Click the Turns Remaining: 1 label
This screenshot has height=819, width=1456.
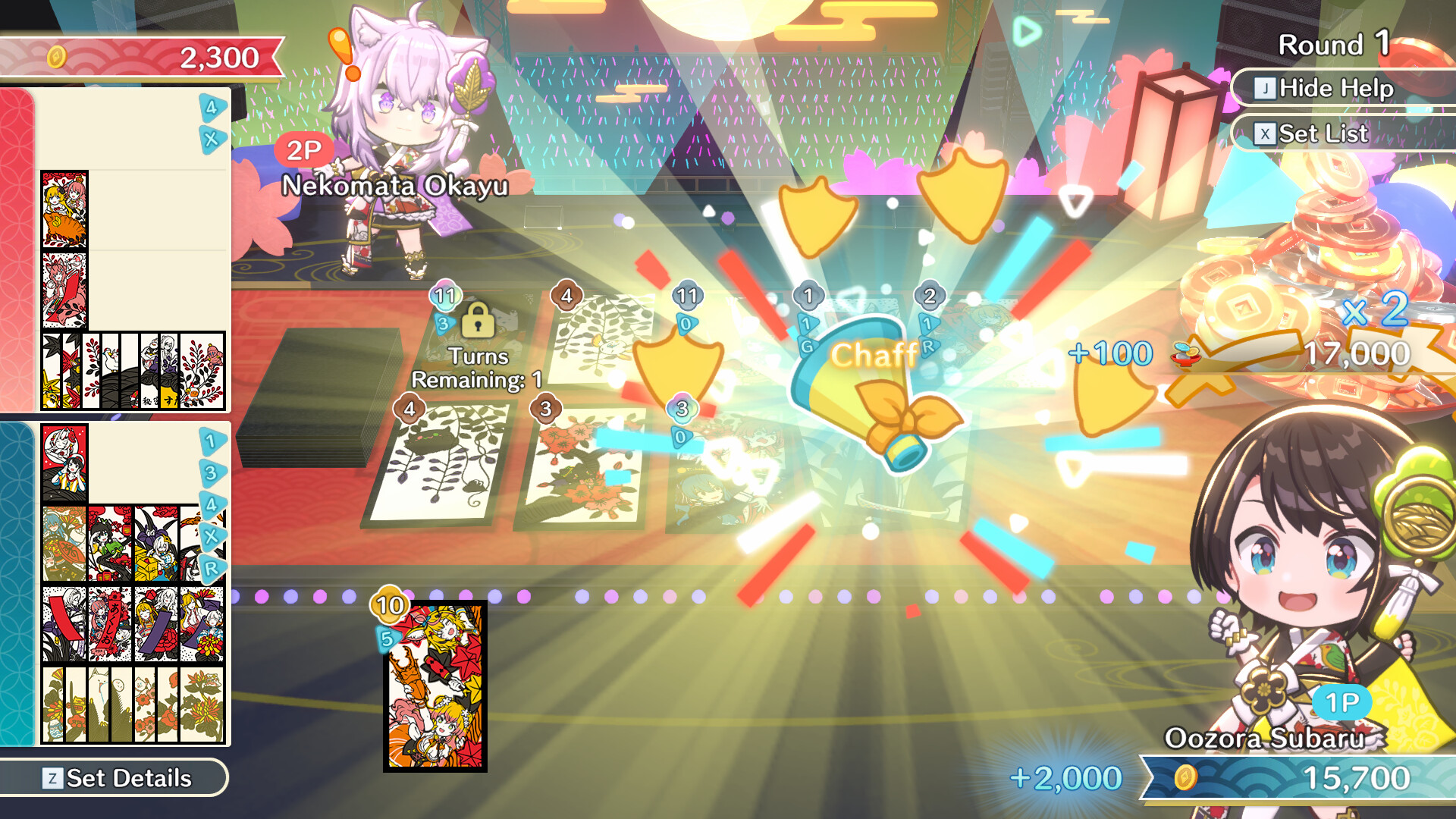click(x=476, y=369)
